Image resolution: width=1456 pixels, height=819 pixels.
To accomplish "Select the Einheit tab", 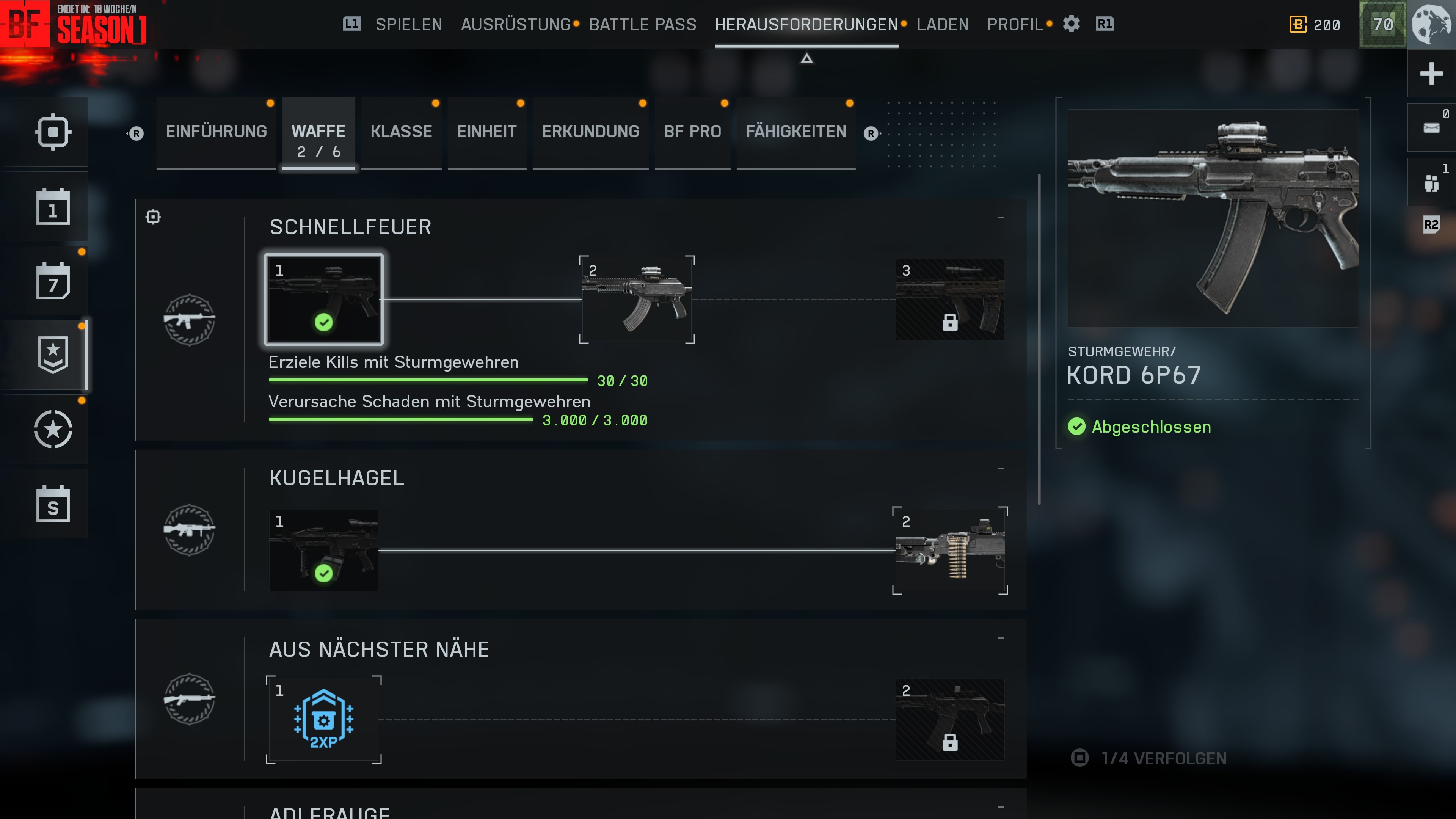I will click(486, 132).
